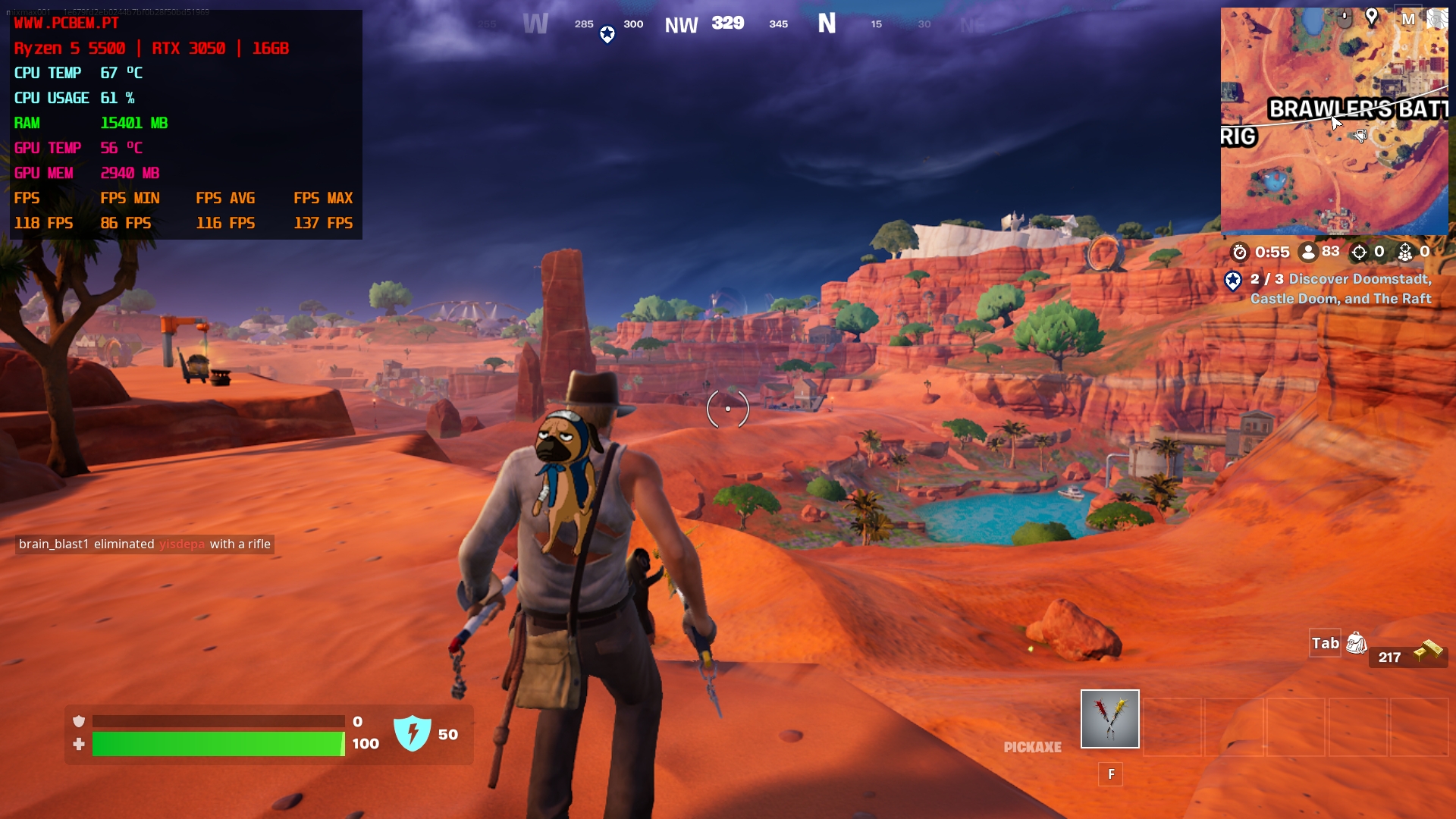1456x819 pixels.
Task: Open the Discover Doomstadt quest tracker
Action: (1341, 289)
